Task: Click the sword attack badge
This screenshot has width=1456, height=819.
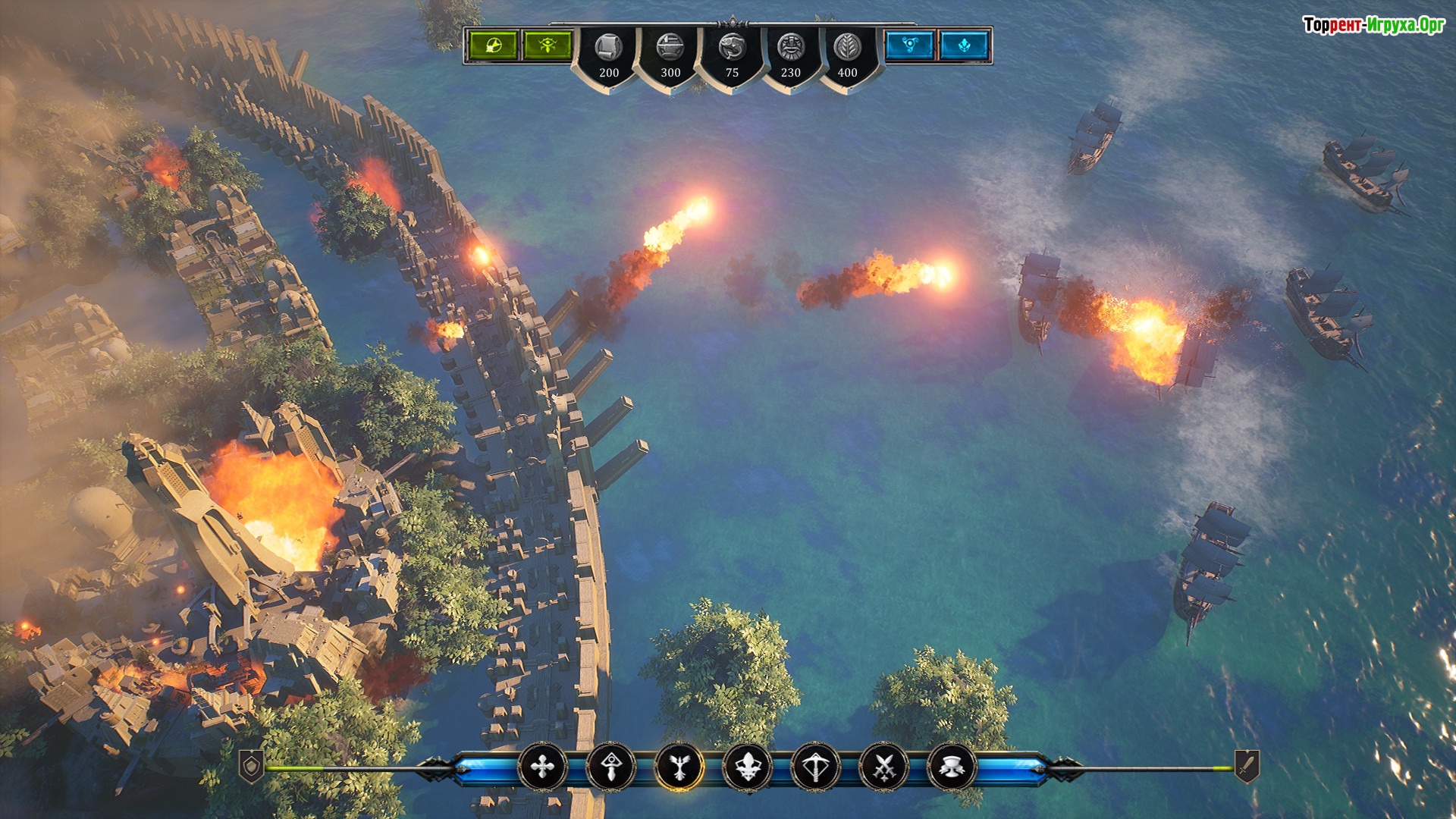Action: pyautogui.click(x=1247, y=767)
